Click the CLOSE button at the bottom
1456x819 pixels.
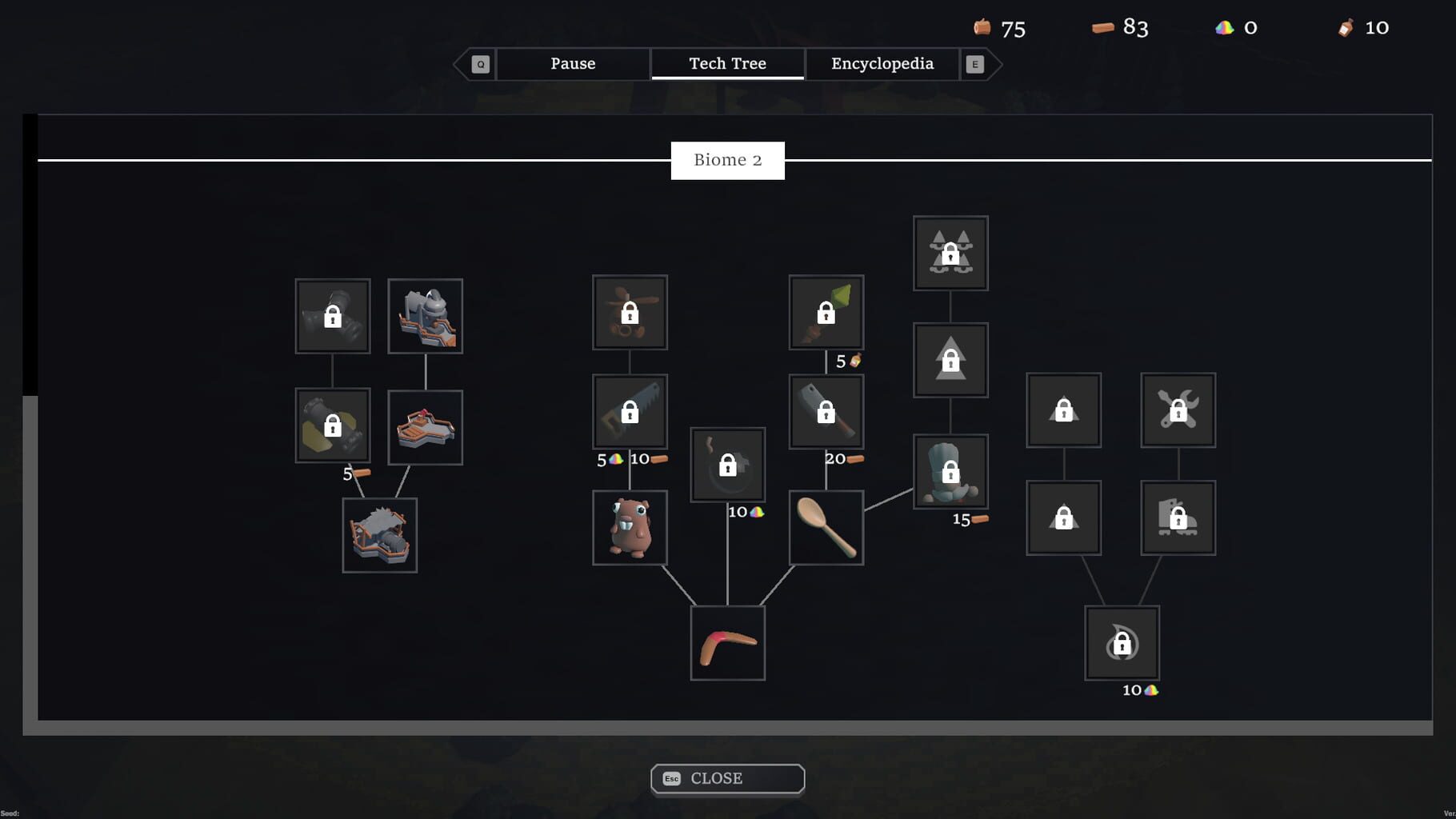726,777
